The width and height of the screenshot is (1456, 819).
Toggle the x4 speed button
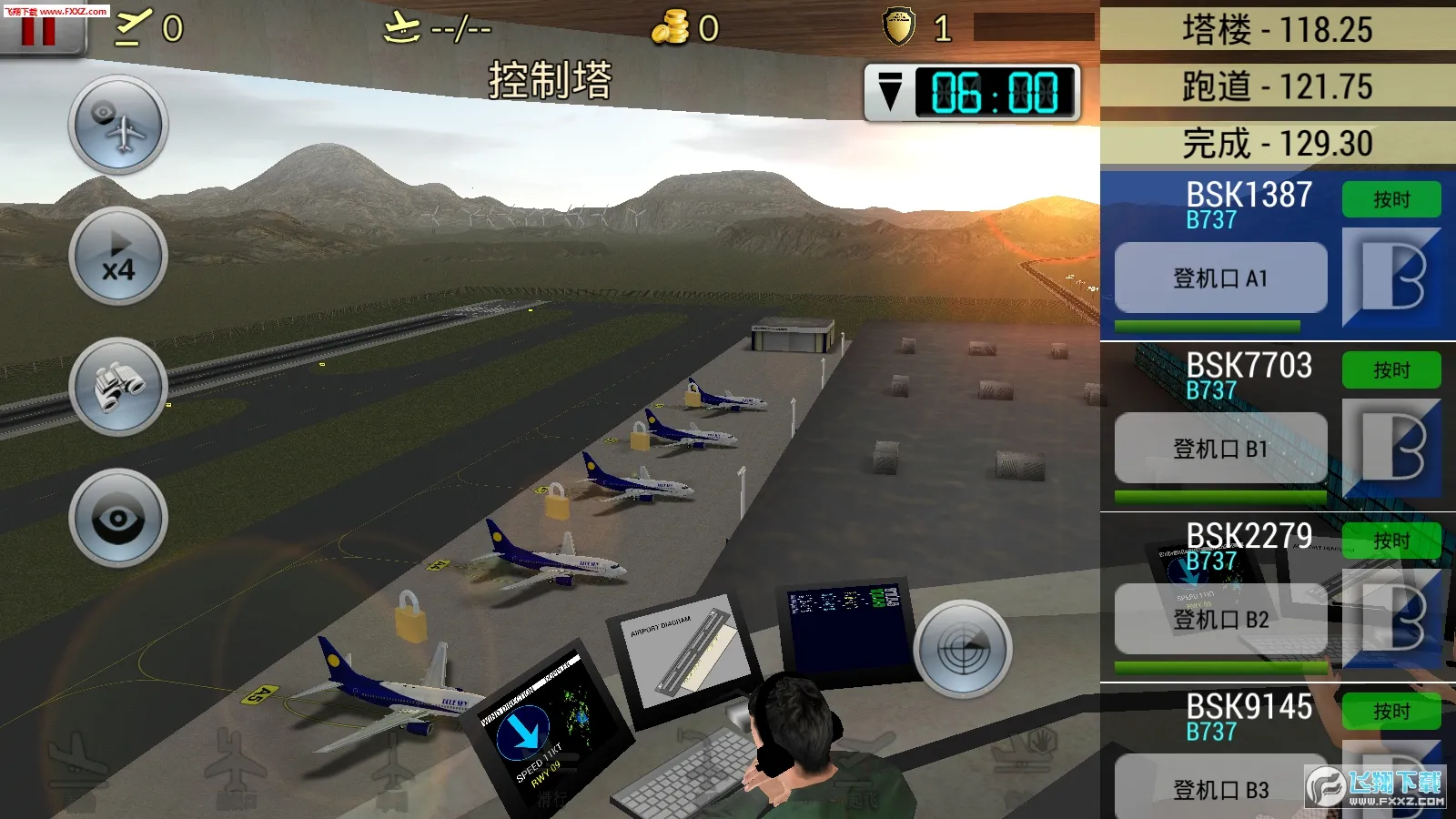[118, 256]
